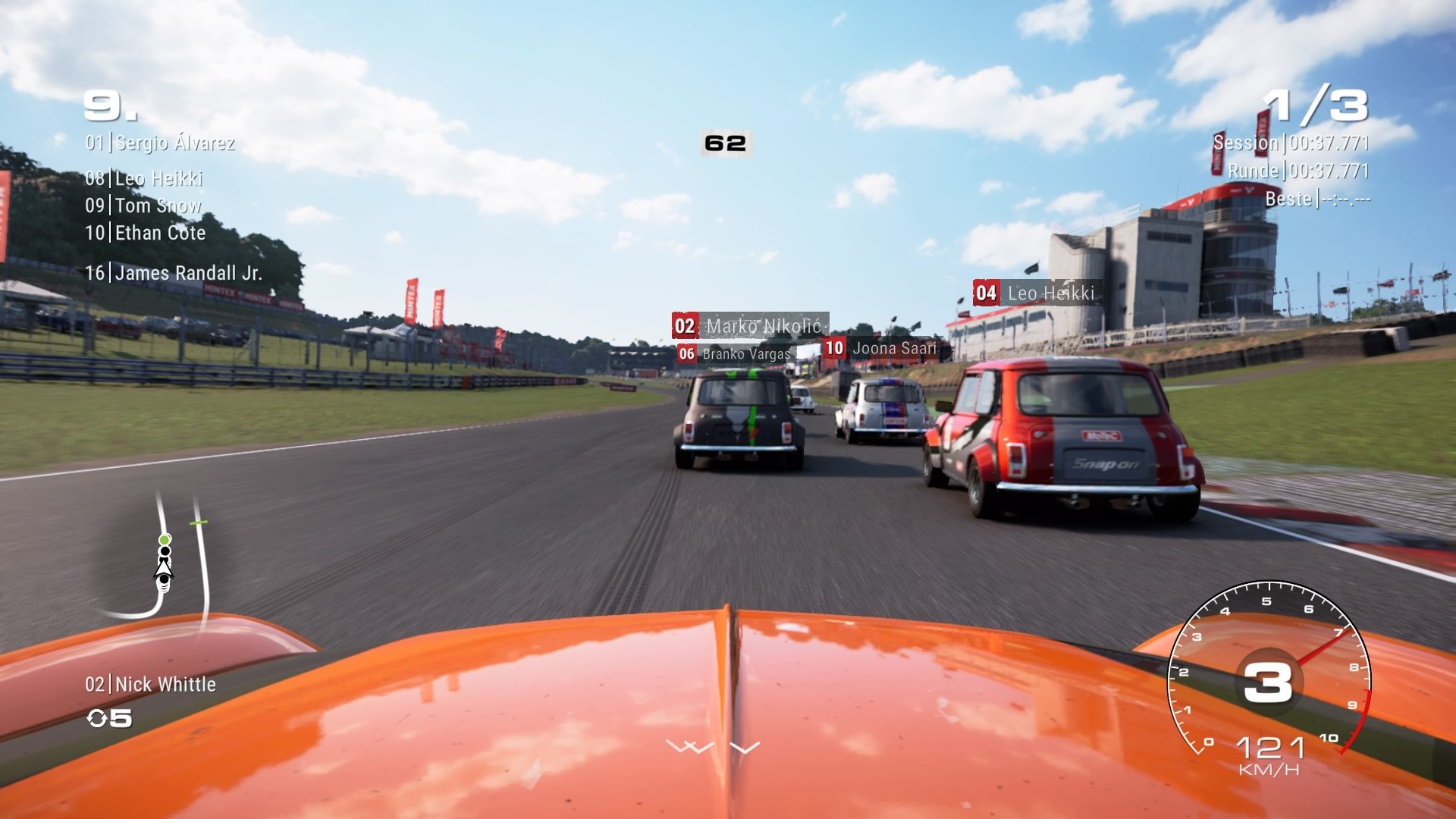The width and height of the screenshot is (1456, 819).
Task: Select teammate Nick Whittle's label
Action: (x=151, y=685)
